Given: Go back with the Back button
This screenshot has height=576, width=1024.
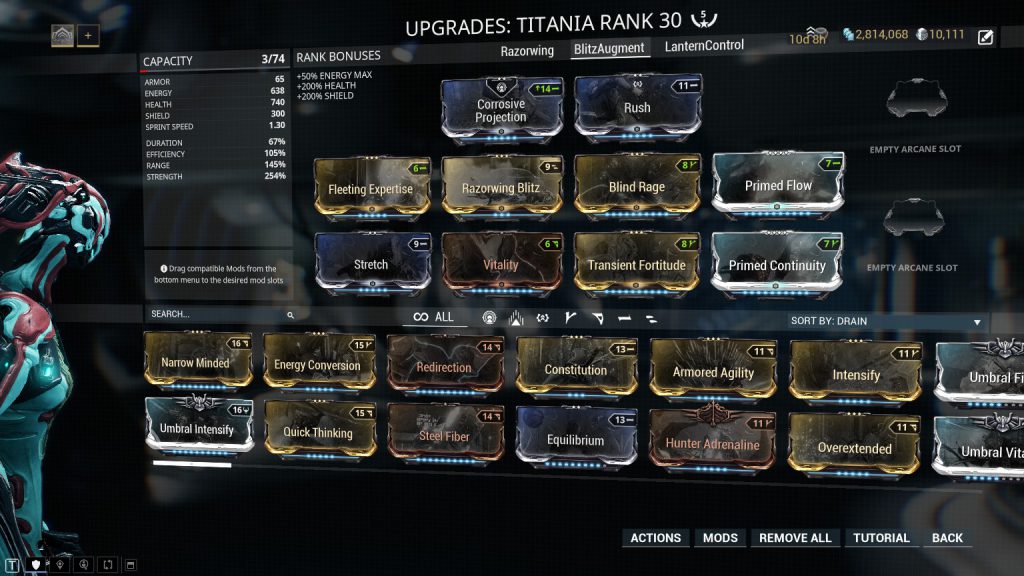Looking at the screenshot, I should point(947,538).
